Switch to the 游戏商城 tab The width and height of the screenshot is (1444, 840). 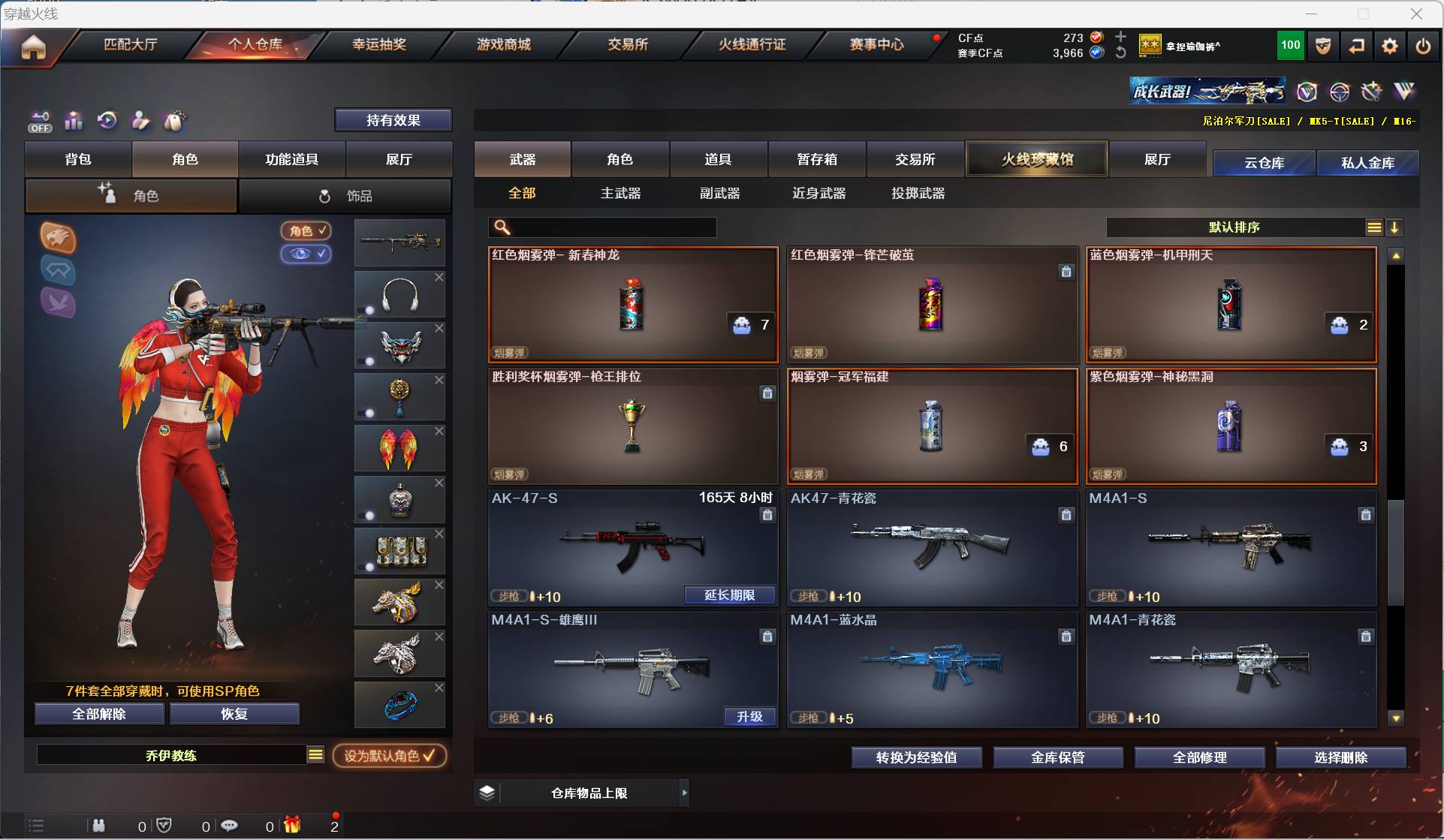coord(502,44)
